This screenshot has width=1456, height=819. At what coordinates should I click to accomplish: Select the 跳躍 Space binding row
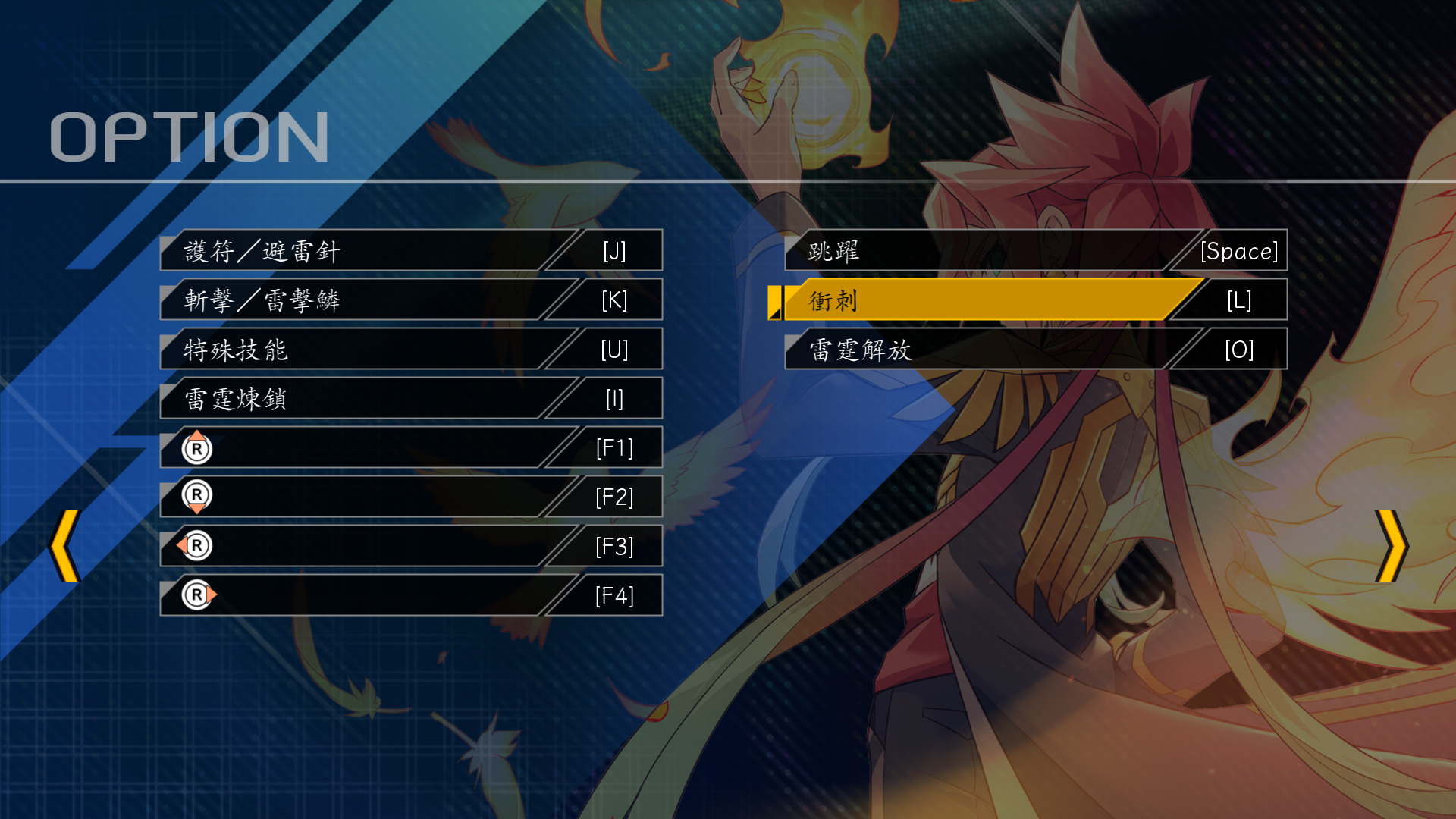[x=1035, y=251]
